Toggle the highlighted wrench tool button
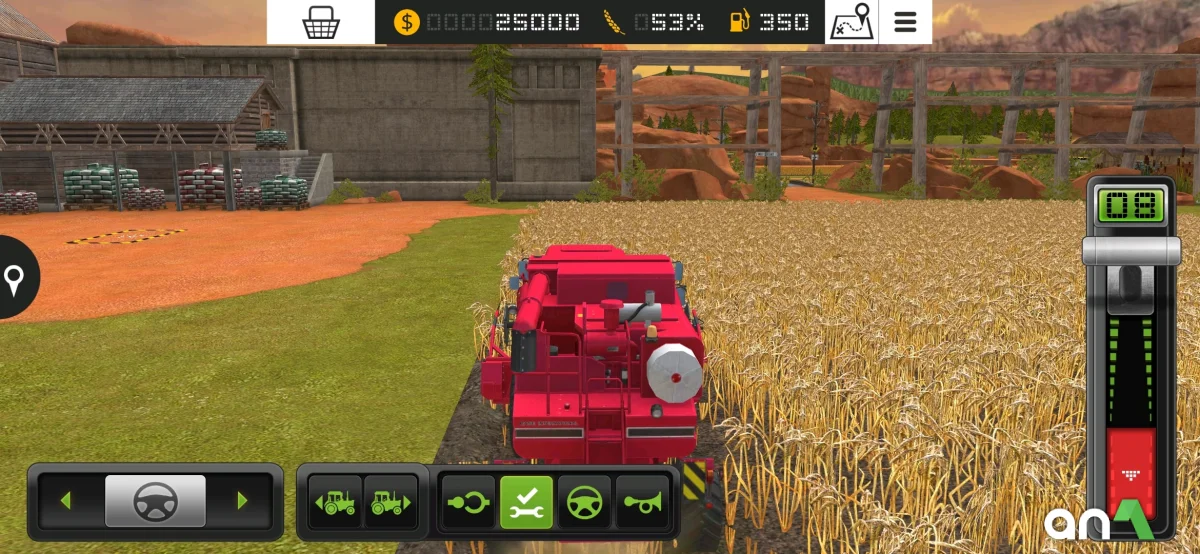 click(526, 502)
